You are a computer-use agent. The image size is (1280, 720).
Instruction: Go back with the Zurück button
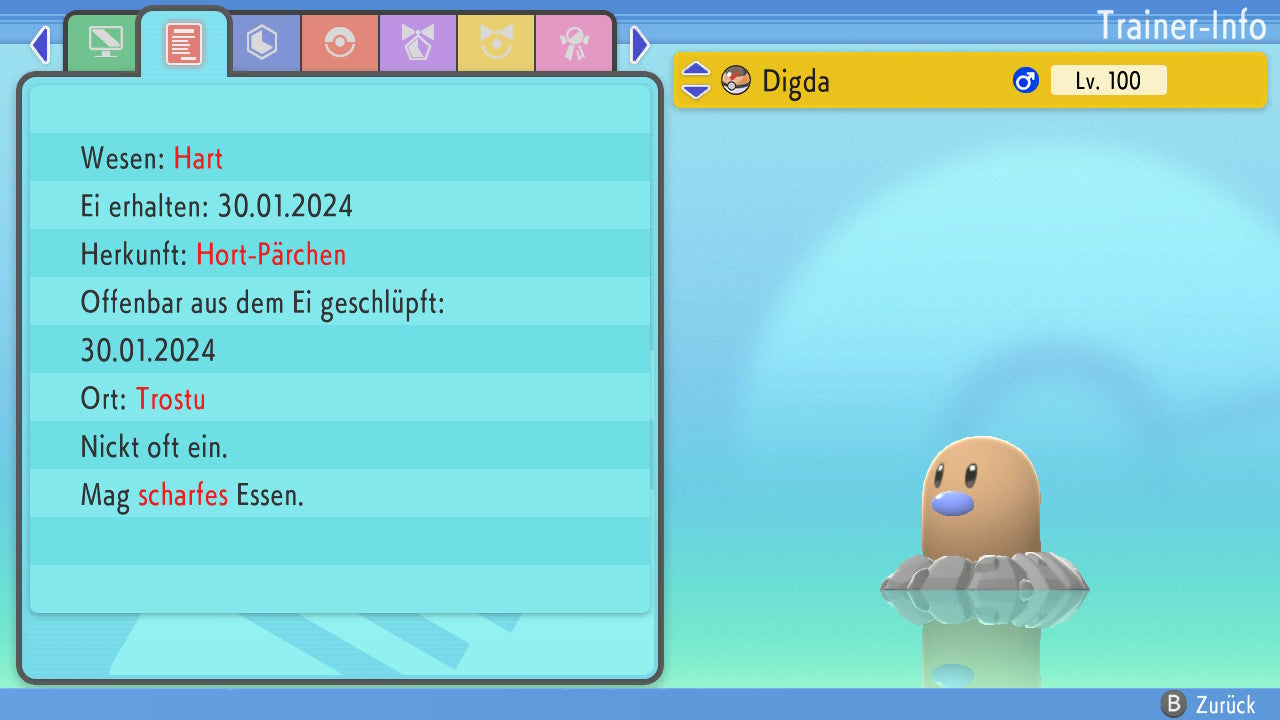[1208, 704]
